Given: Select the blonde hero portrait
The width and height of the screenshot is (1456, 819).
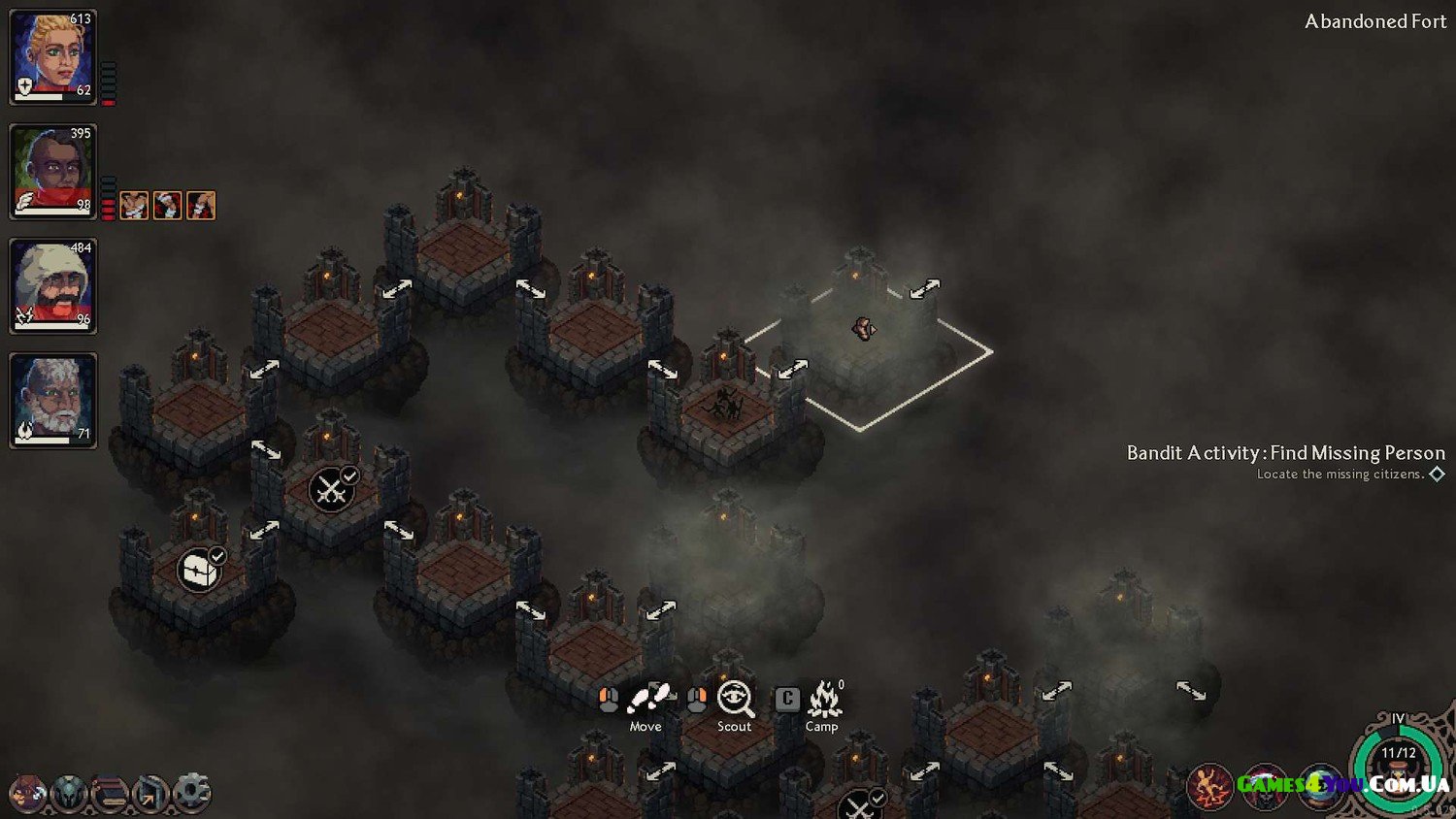Looking at the screenshot, I should [52, 56].
